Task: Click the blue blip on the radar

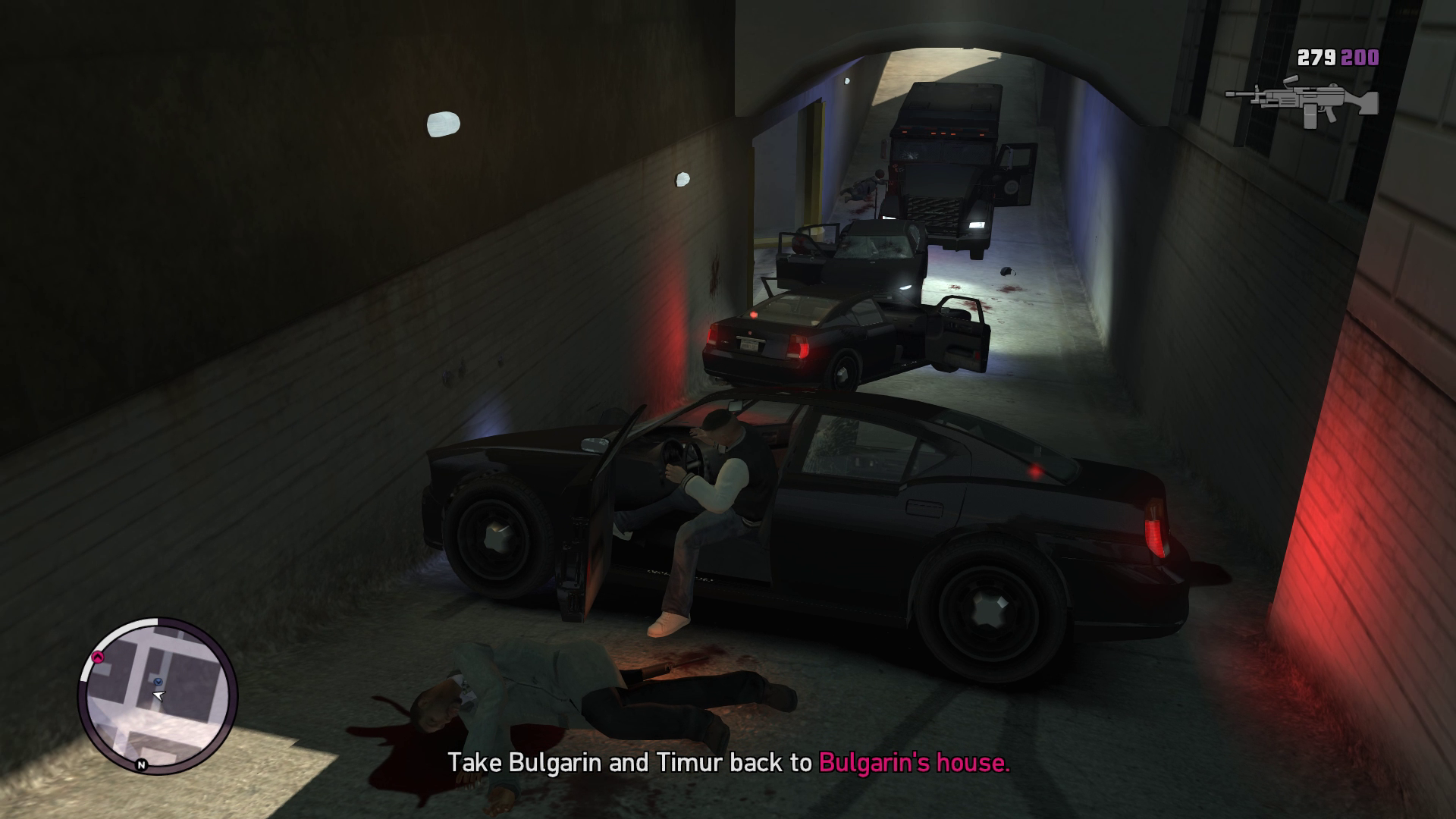Action: click(x=158, y=682)
